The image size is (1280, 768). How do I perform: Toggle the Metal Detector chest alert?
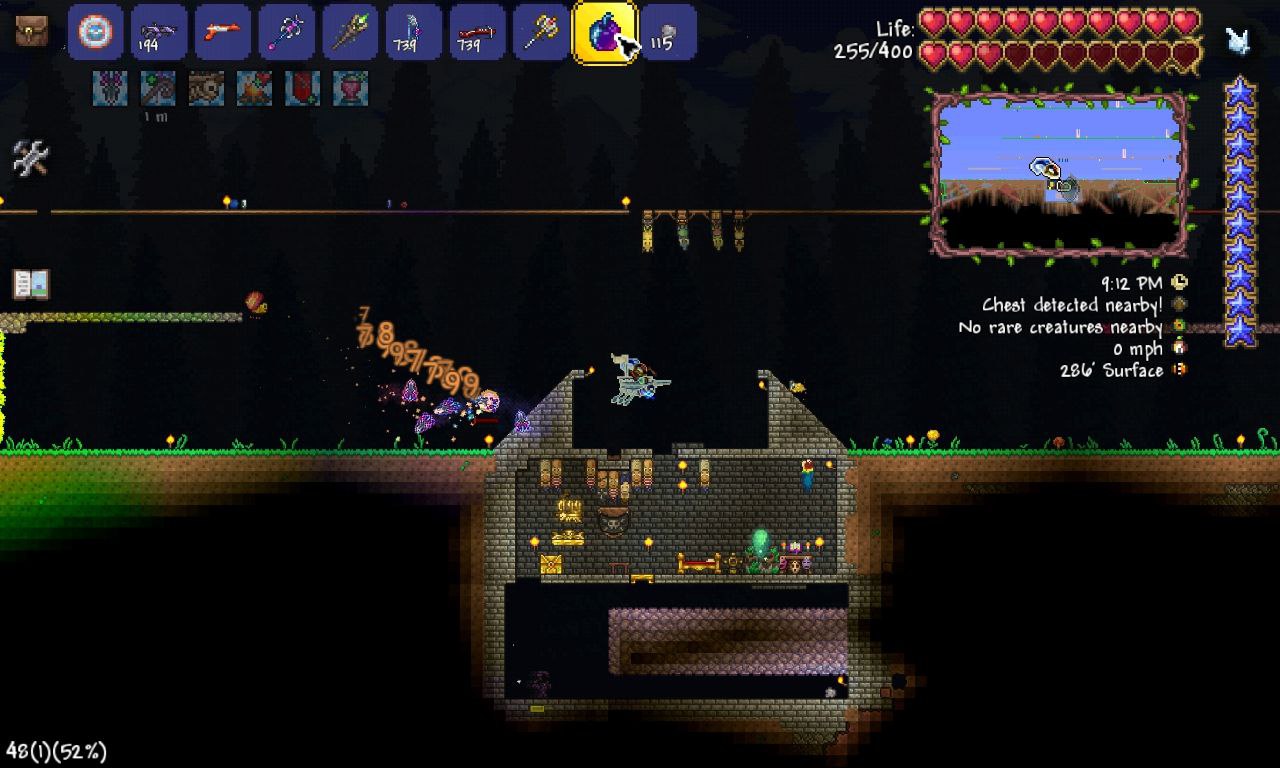tap(1178, 305)
